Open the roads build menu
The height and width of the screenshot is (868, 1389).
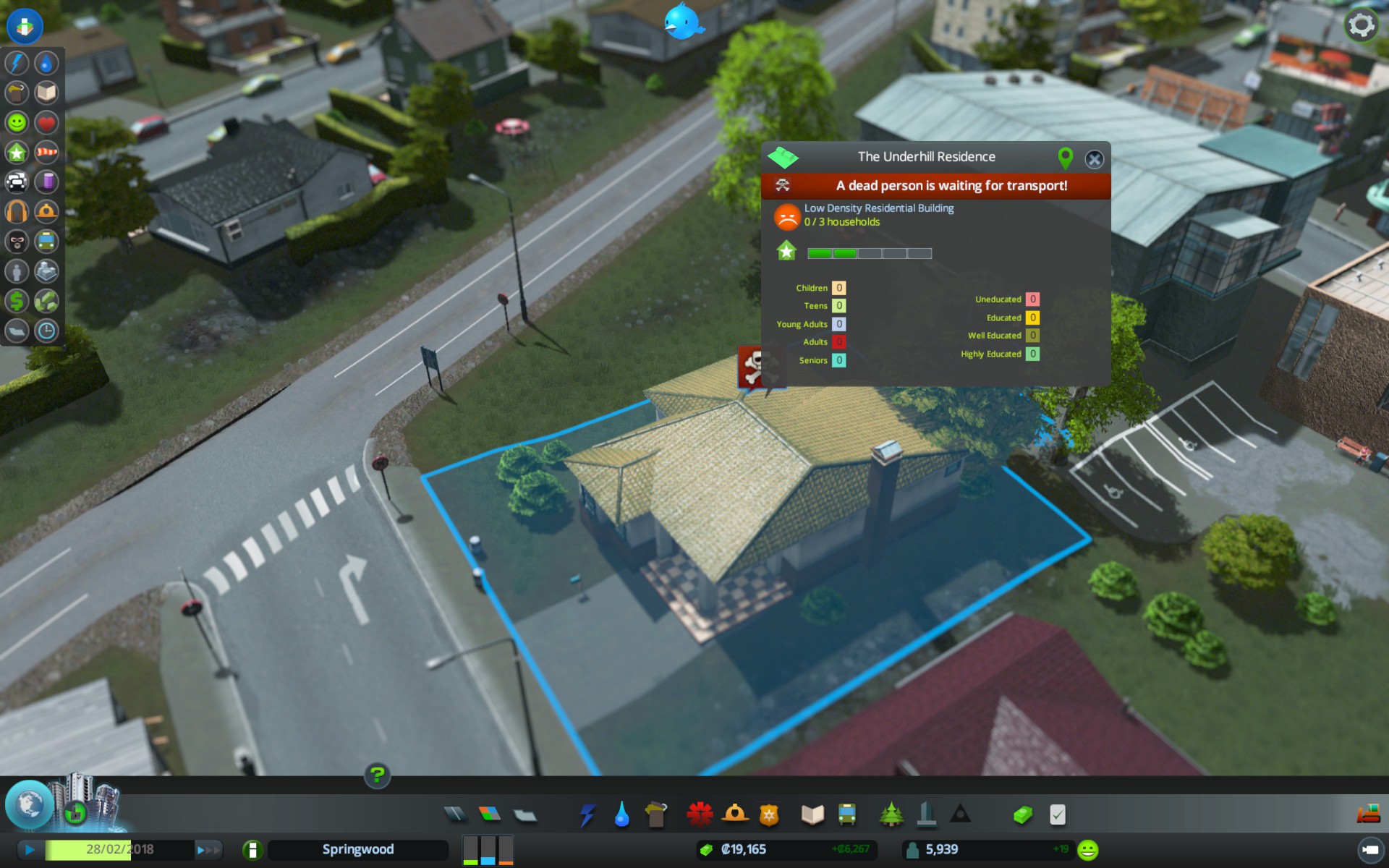coord(455,814)
